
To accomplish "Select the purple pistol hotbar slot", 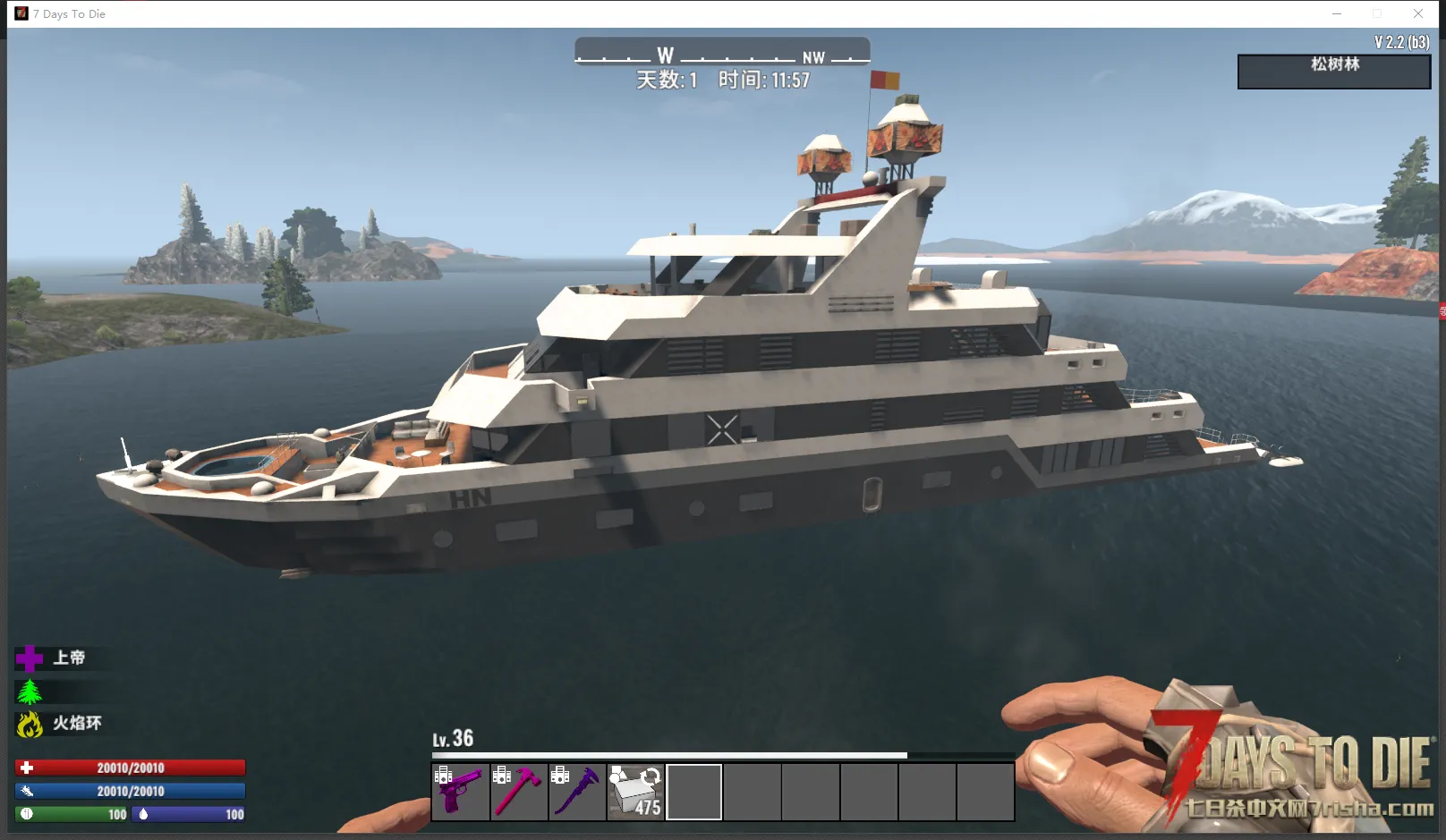I will coord(460,792).
